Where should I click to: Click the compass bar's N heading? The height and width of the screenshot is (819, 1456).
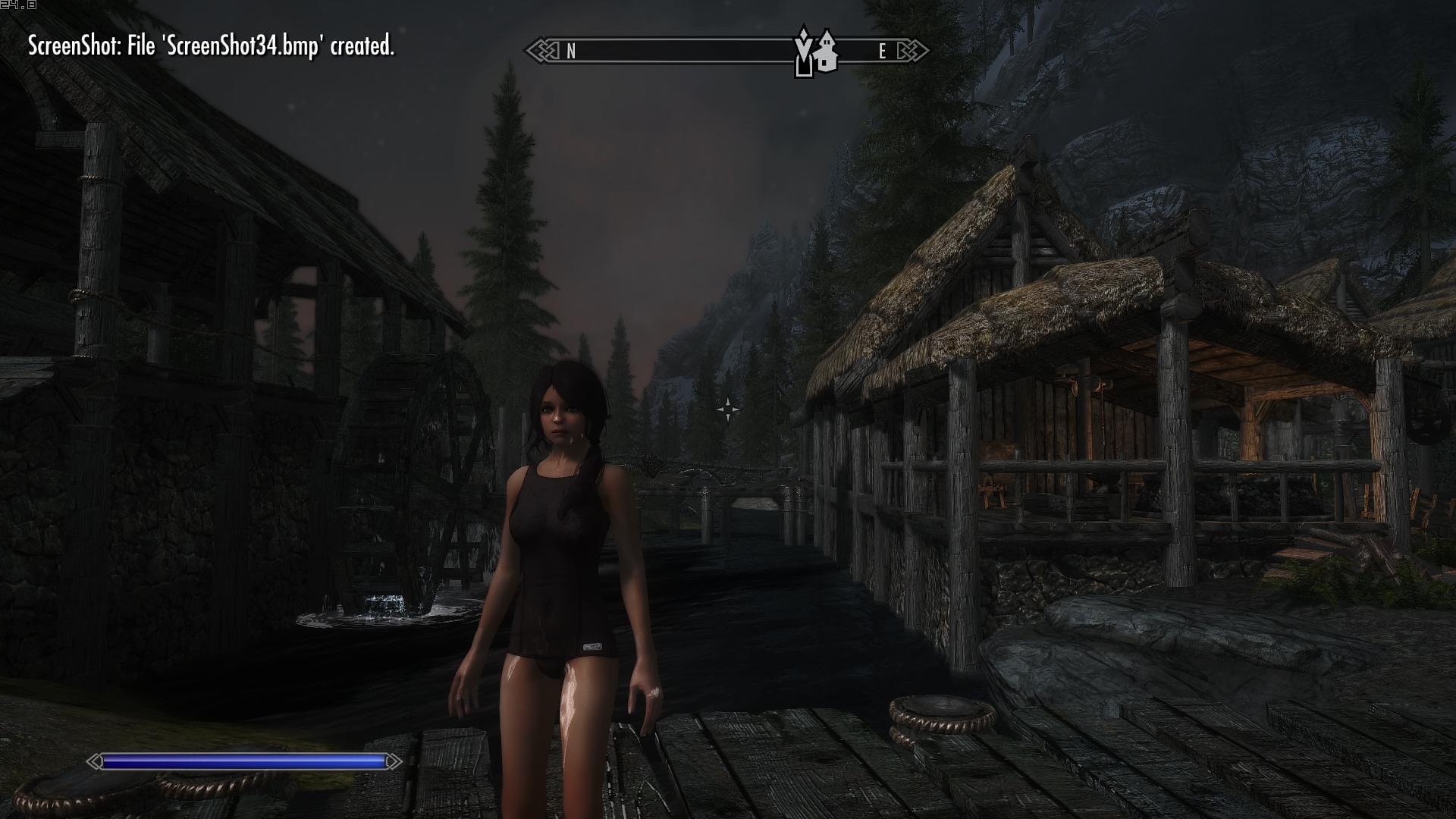tap(571, 52)
